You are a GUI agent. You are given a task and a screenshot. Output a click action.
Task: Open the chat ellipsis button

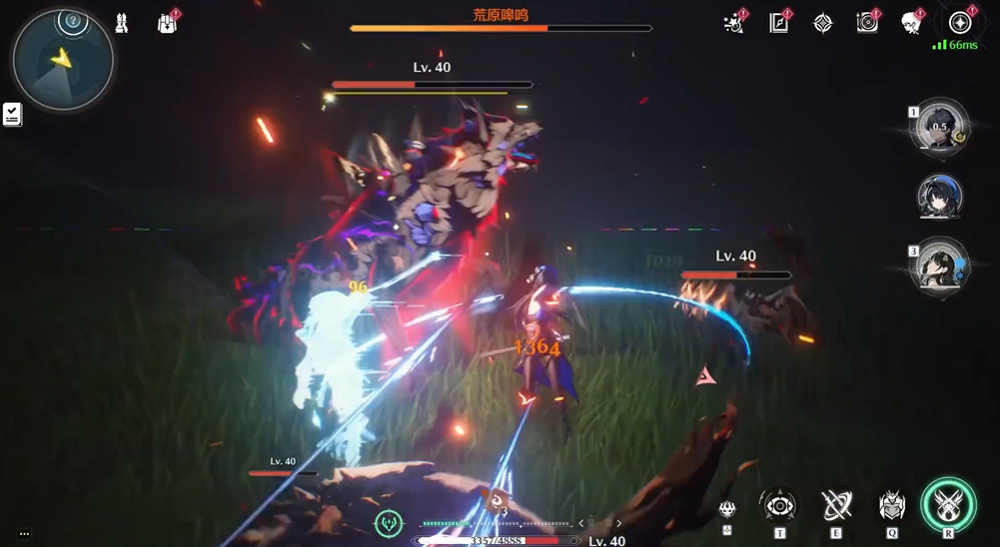pos(24,534)
